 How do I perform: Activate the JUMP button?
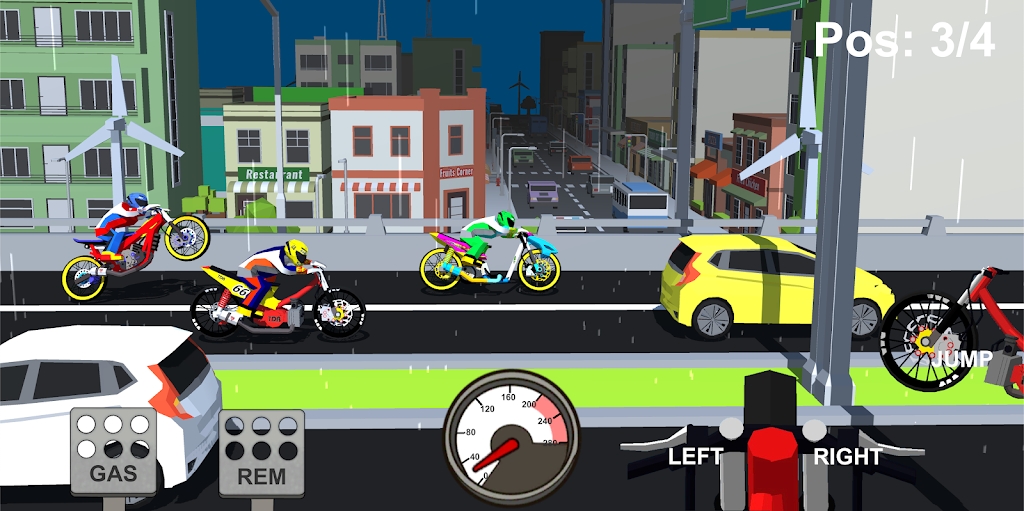(x=964, y=358)
